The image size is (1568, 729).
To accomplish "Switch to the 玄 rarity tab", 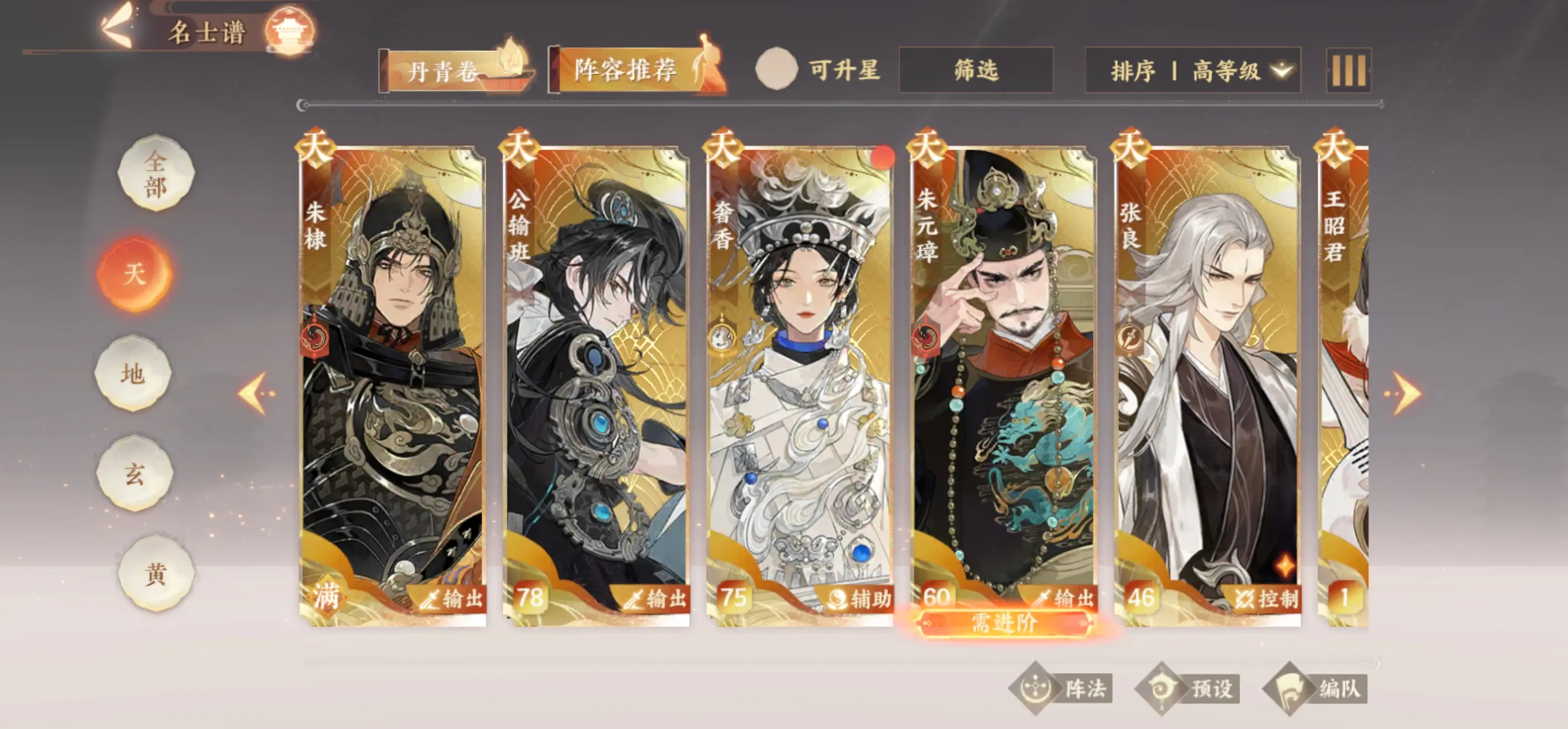I will (135, 473).
